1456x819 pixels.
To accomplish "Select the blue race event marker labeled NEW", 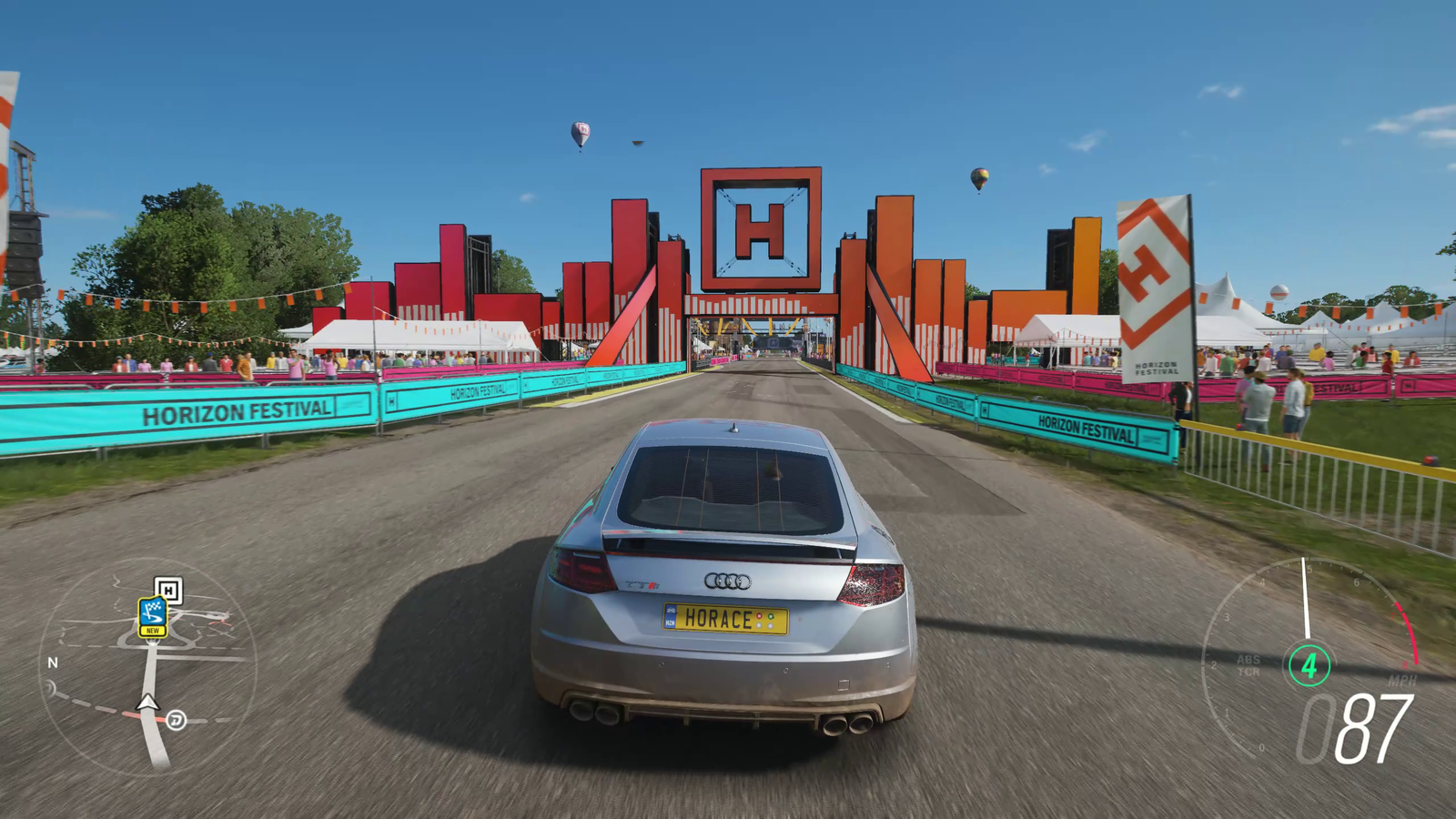I will tap(152, 616).
